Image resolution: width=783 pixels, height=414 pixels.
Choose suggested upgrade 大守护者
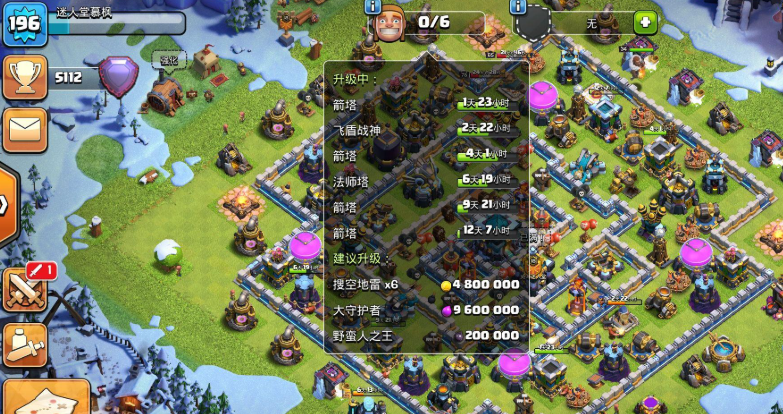[x=426, y=310]
